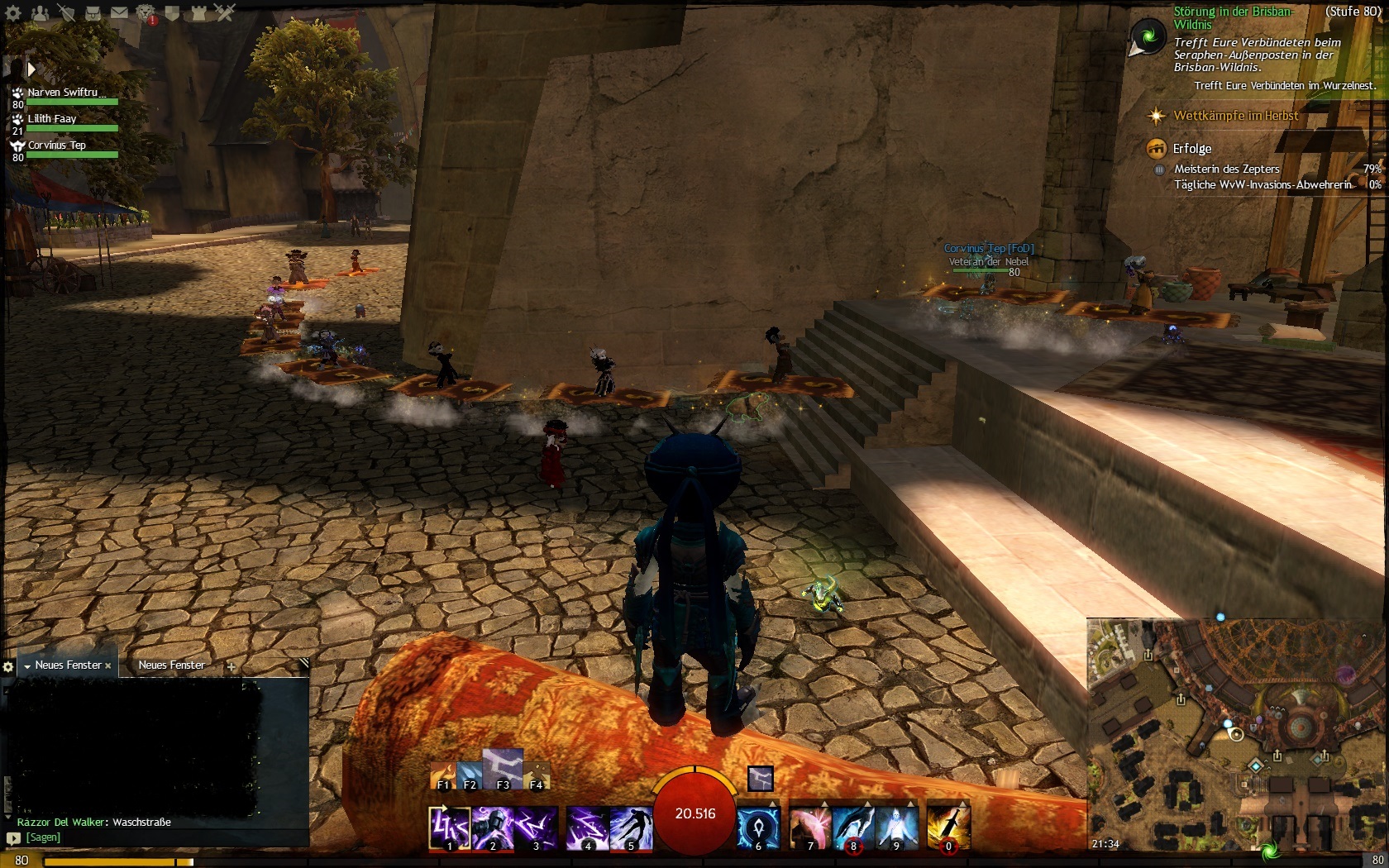The height and width of the screenshot is (868, 1389).
Task: Open the mail envelope icon
Action: (x=119, y=13)
